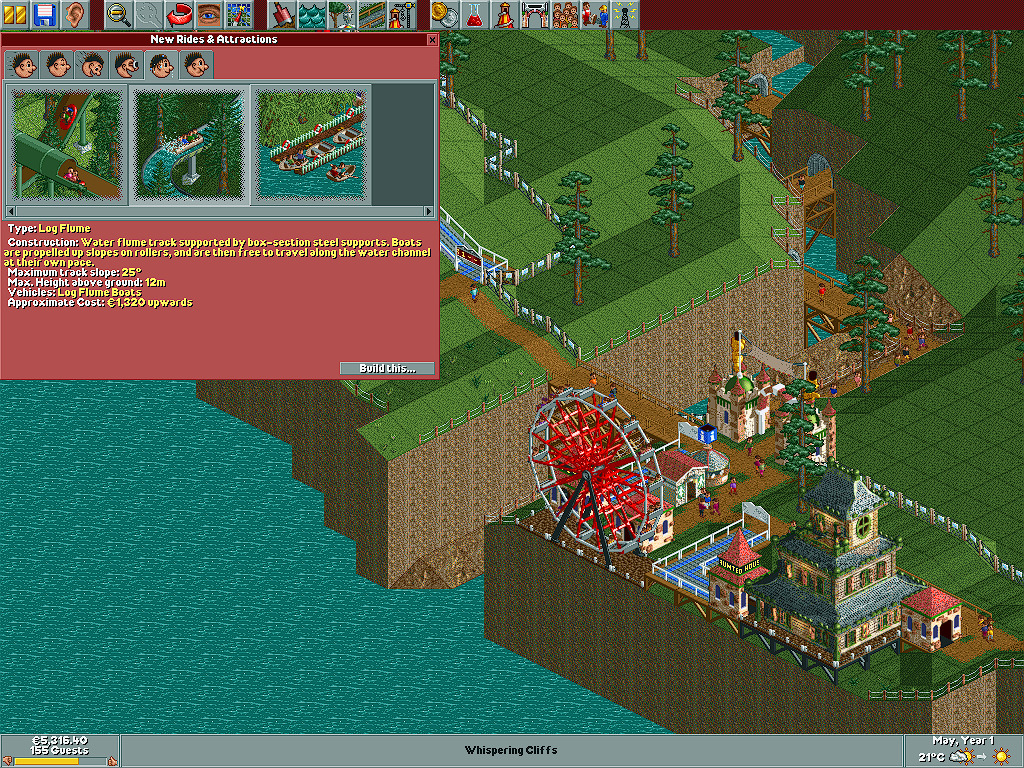Switch to the first ride category tab
The width and height of the screenshot is (1024, 768).
coord(20,65)
